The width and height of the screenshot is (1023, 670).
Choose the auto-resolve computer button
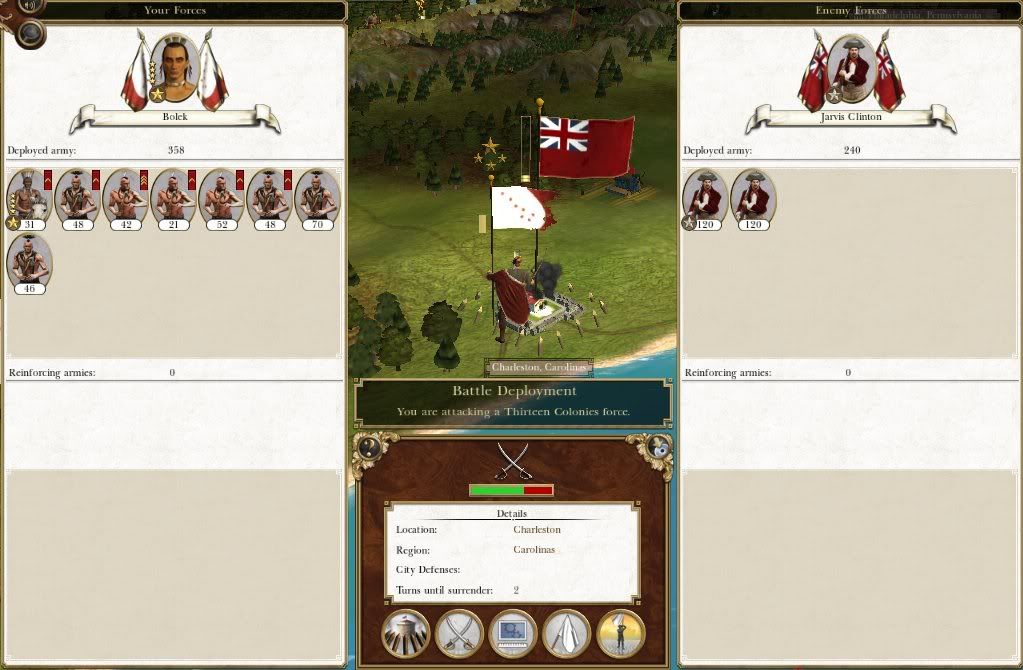coord(513,633)
